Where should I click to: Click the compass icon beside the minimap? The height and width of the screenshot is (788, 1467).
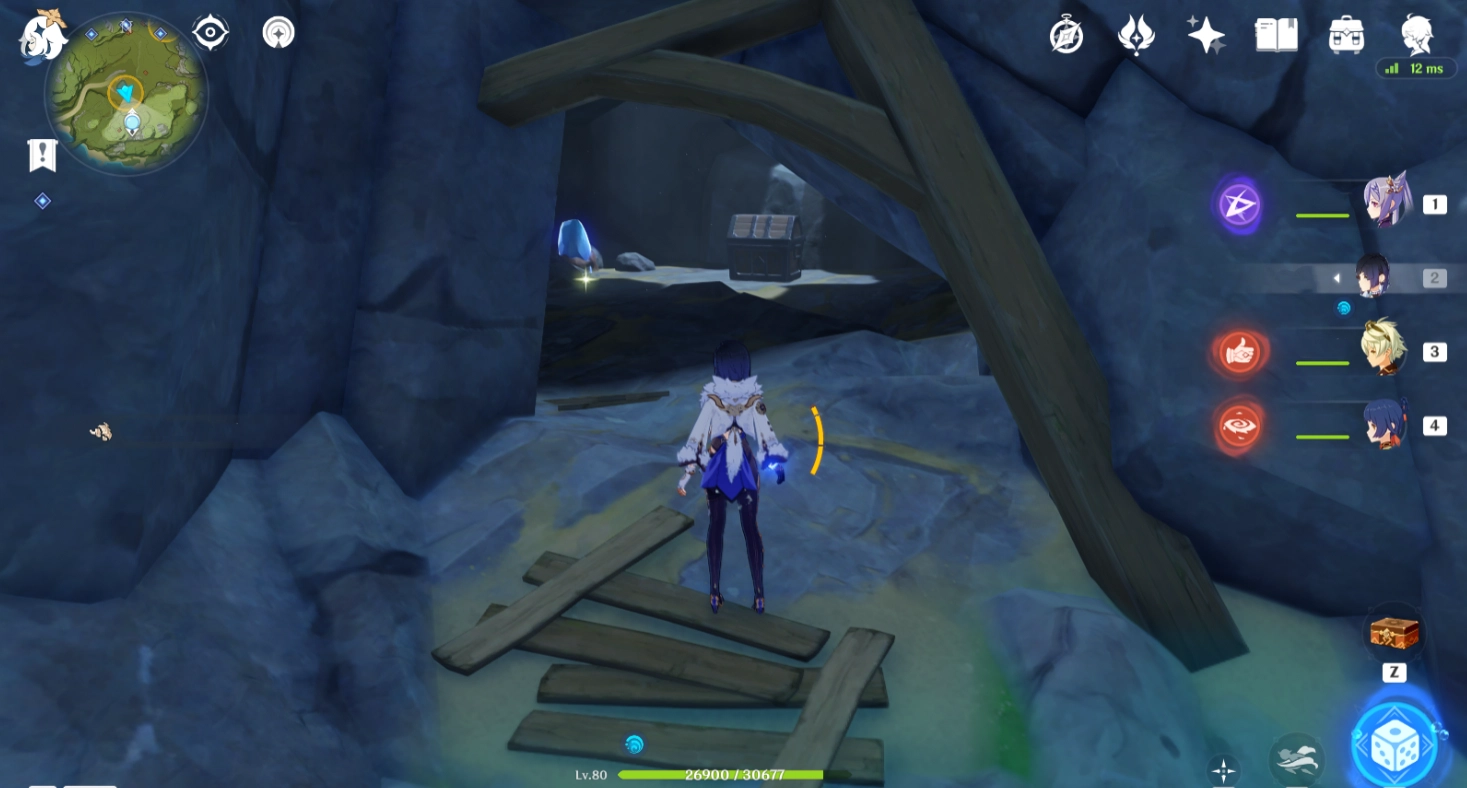coord(208,31)
